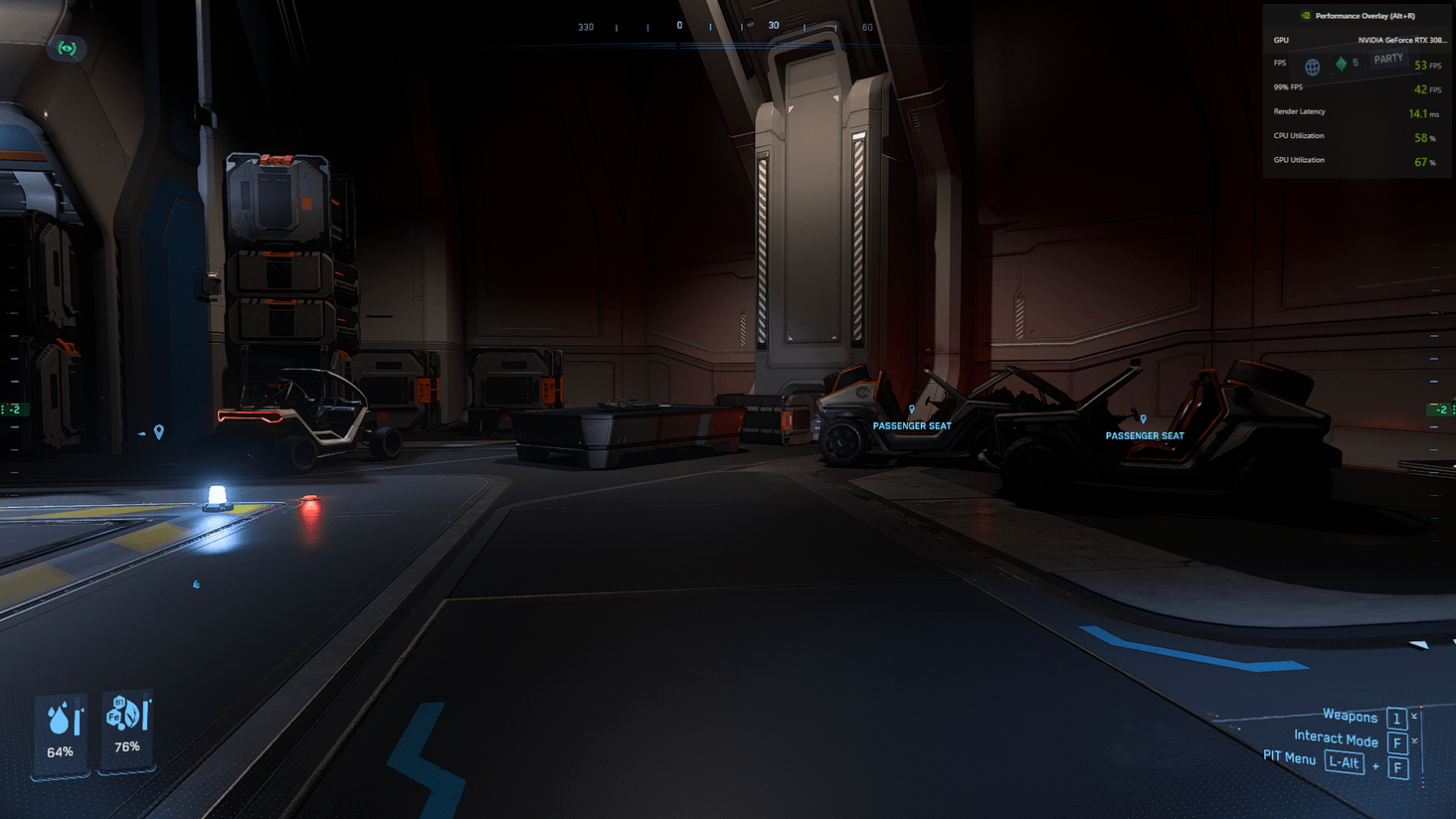Click the green tracker icon in the top-left corner
Screen dimensions: 1456x819
(x=67, y=49)
